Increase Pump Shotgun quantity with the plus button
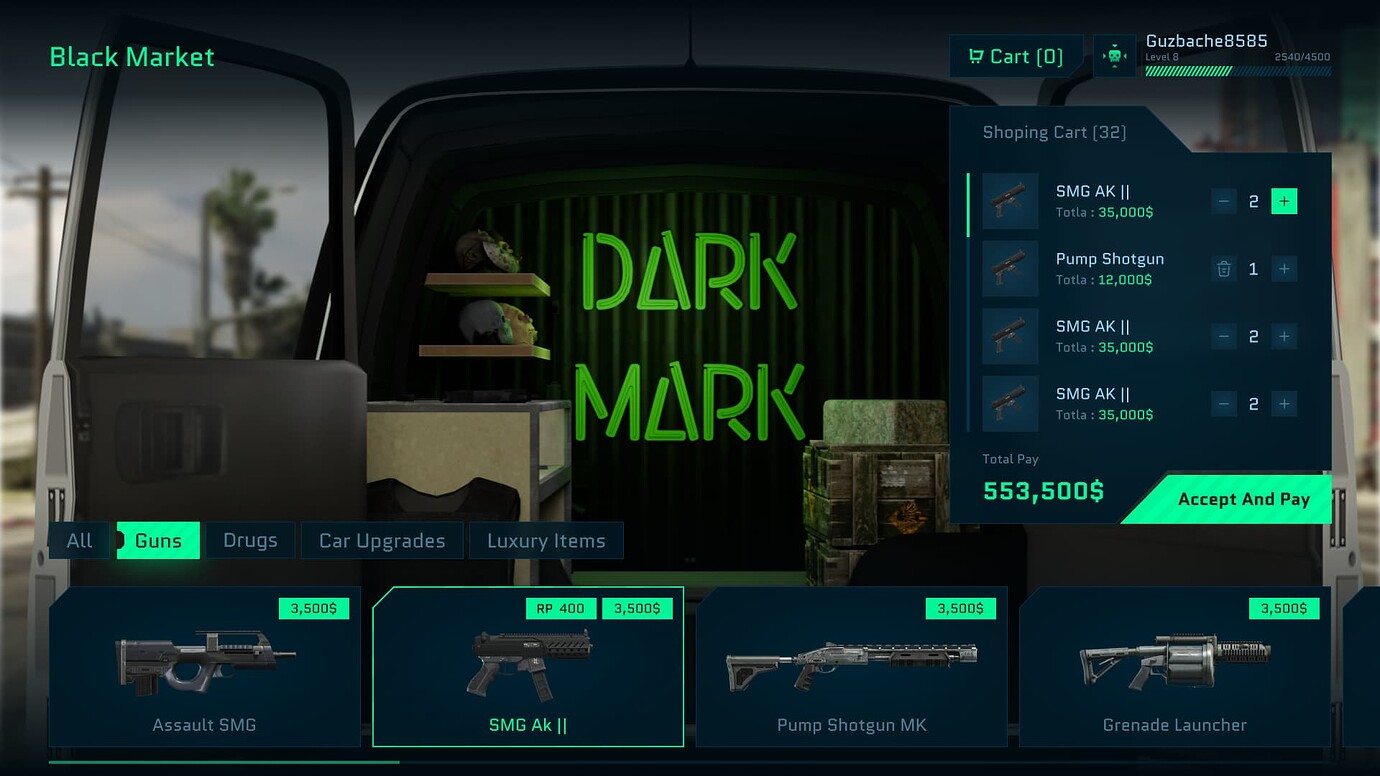This screenshot has width=1380, height=776. point(1284,269)
